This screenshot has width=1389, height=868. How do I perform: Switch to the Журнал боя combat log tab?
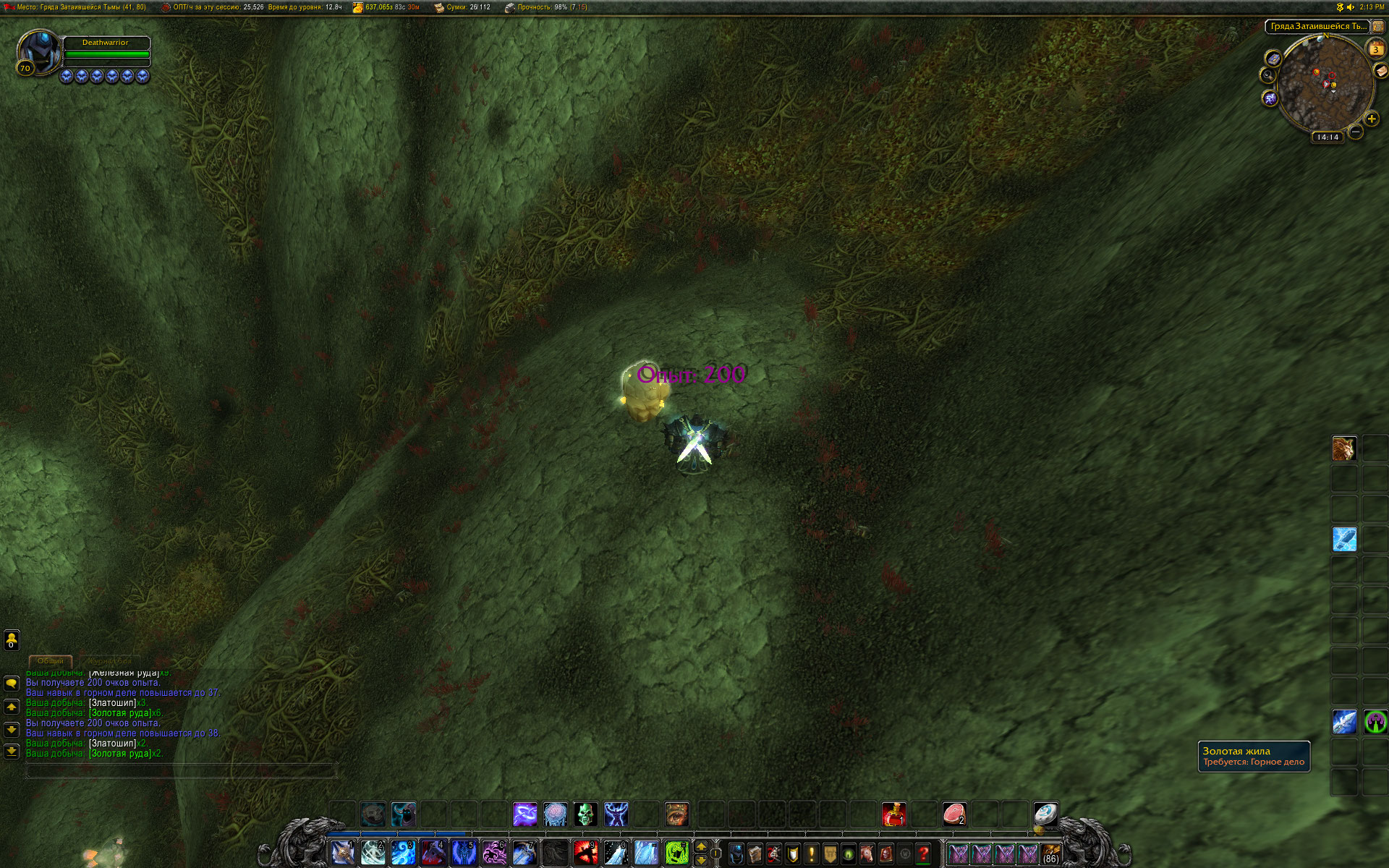[110, 660]
